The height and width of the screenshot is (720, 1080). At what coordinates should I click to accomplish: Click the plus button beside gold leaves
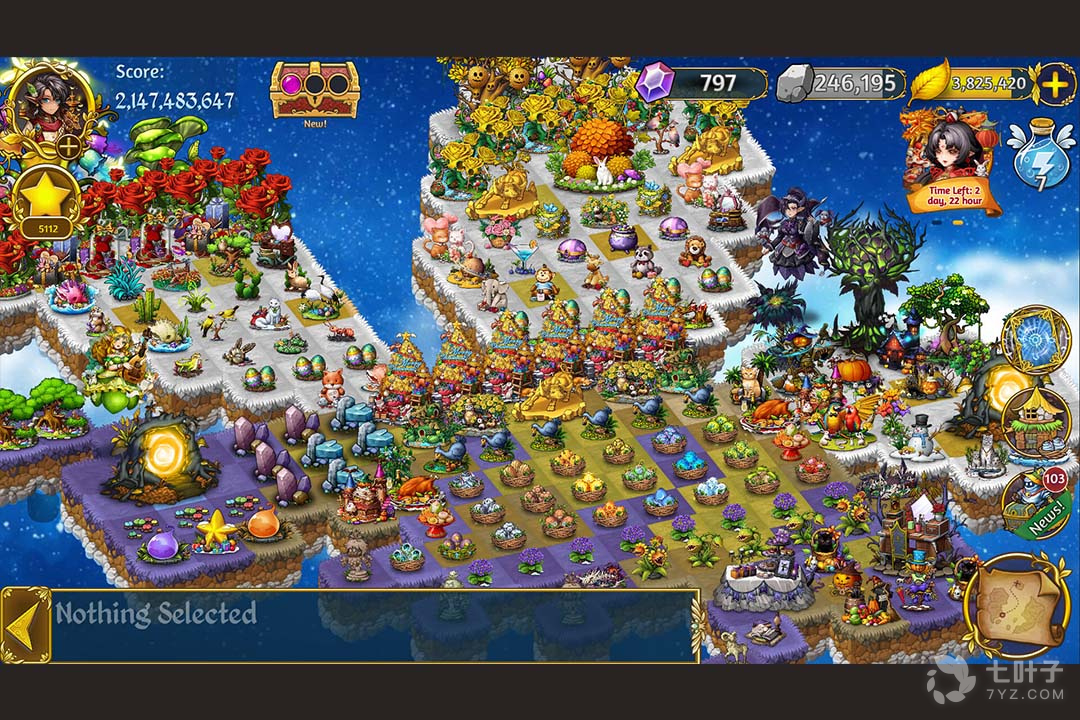point(1055,84)
